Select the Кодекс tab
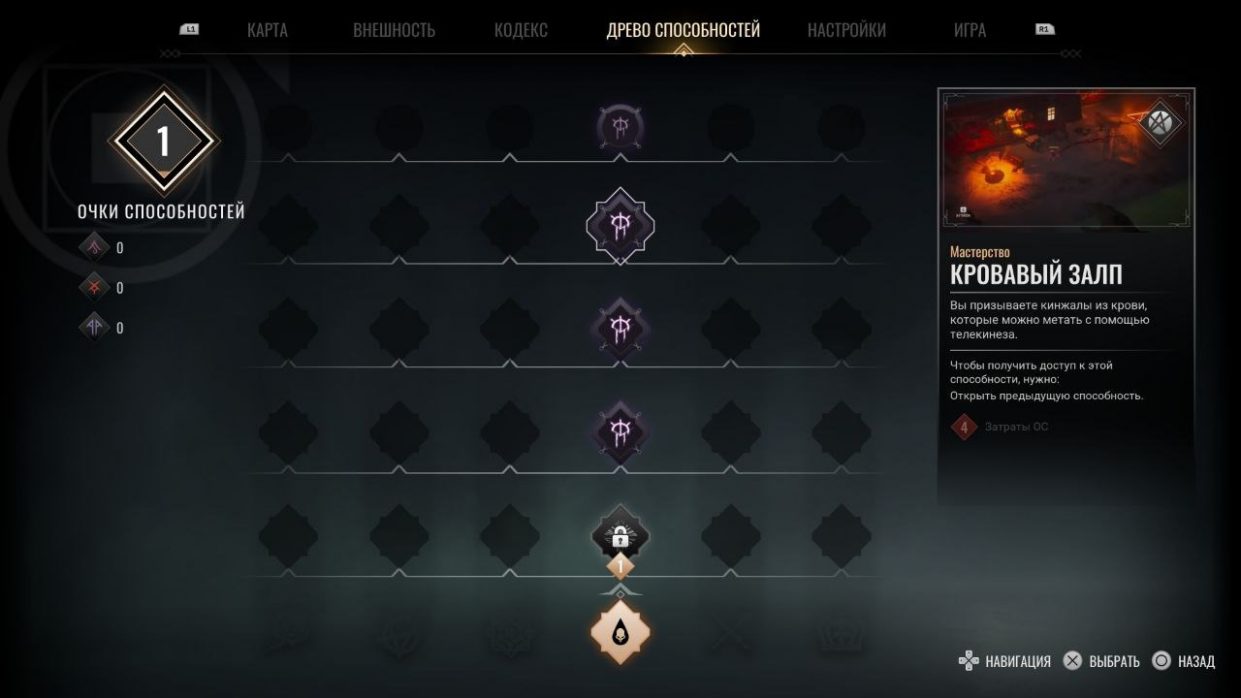Image resolution: width=1241 pixels, height=698 pixels. coord(520,30)
